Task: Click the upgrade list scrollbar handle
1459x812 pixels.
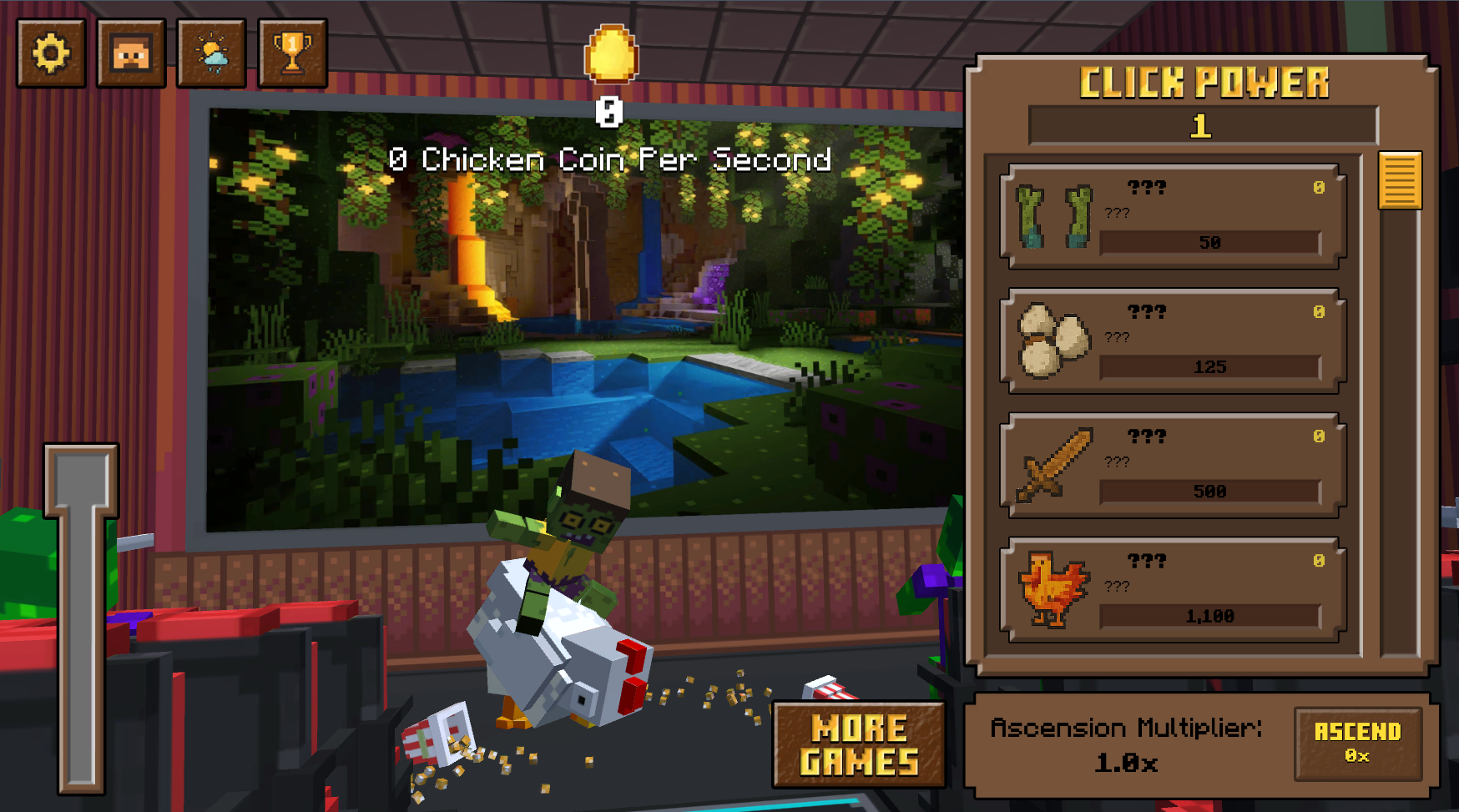Action: (x=1400, y=180)
